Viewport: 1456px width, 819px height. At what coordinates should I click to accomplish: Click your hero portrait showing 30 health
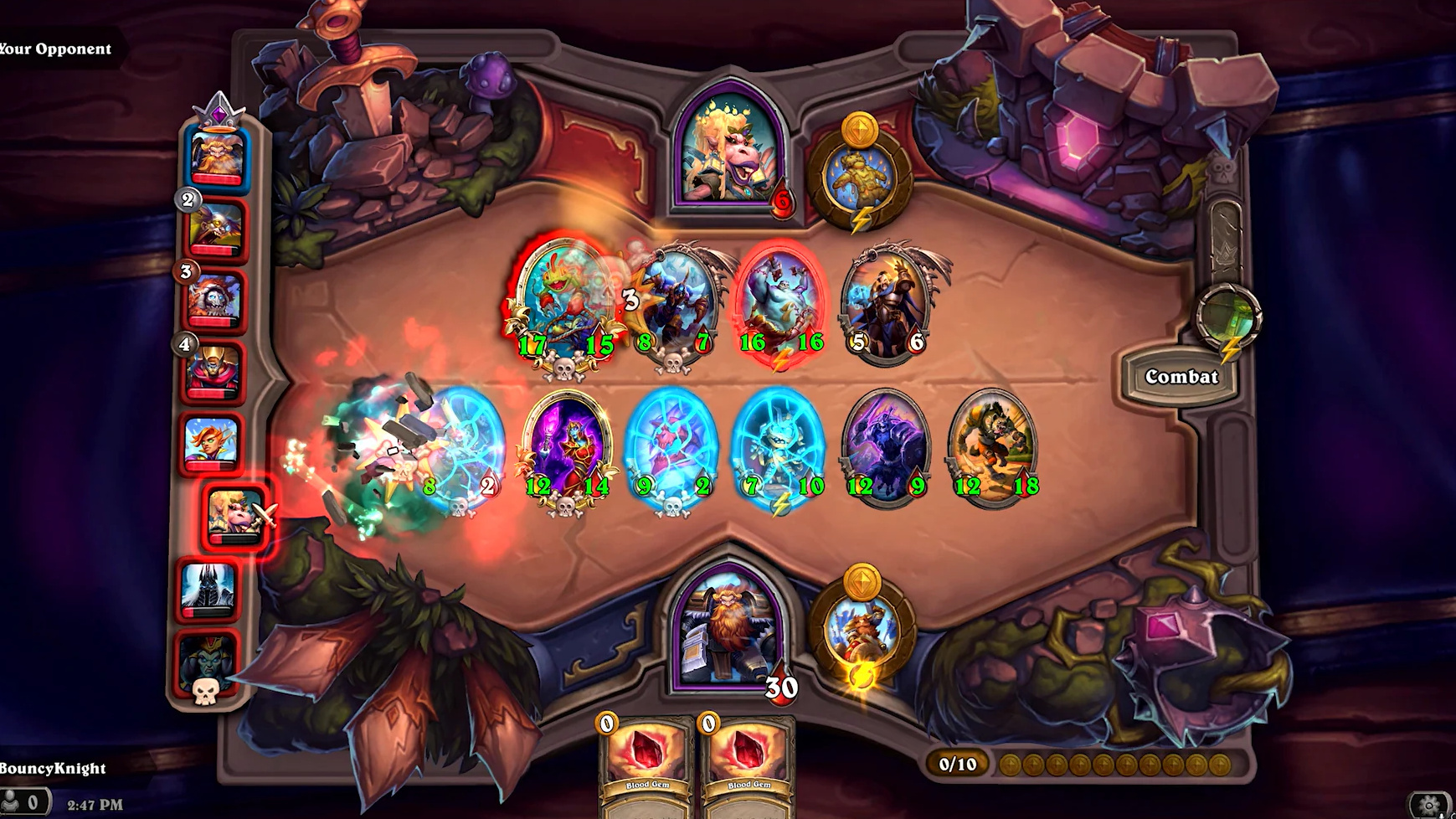[728, 636]
